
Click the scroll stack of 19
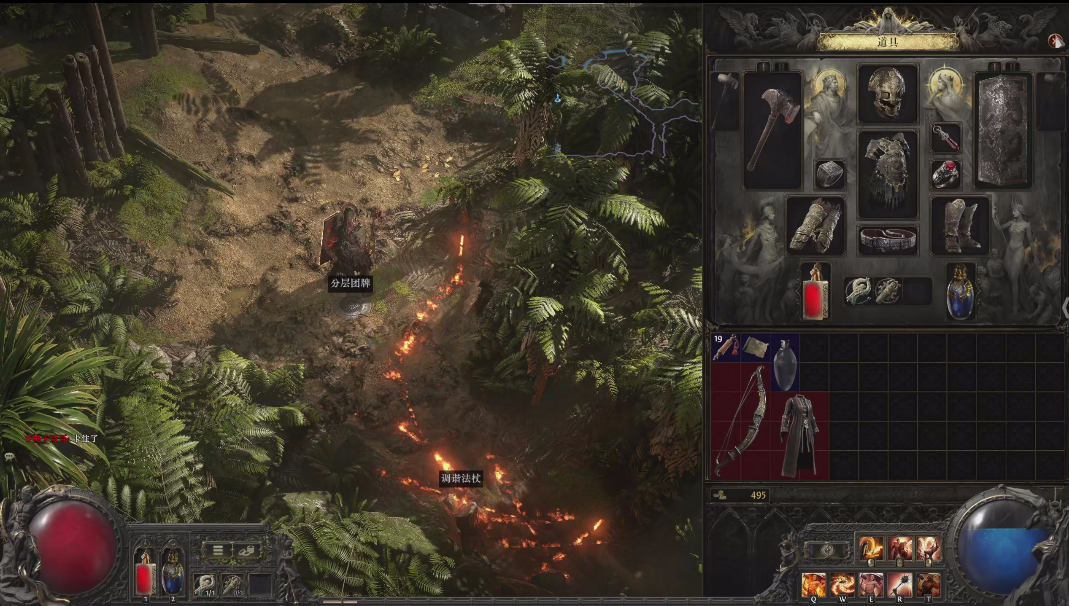tap(726, 347)
